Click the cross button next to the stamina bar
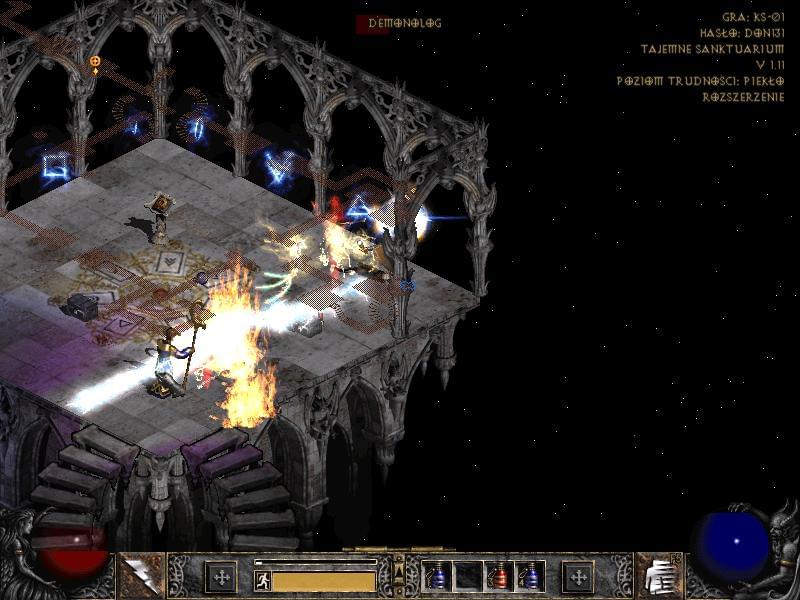This screenshot has width=800, height=600. [x=221, y=577]
